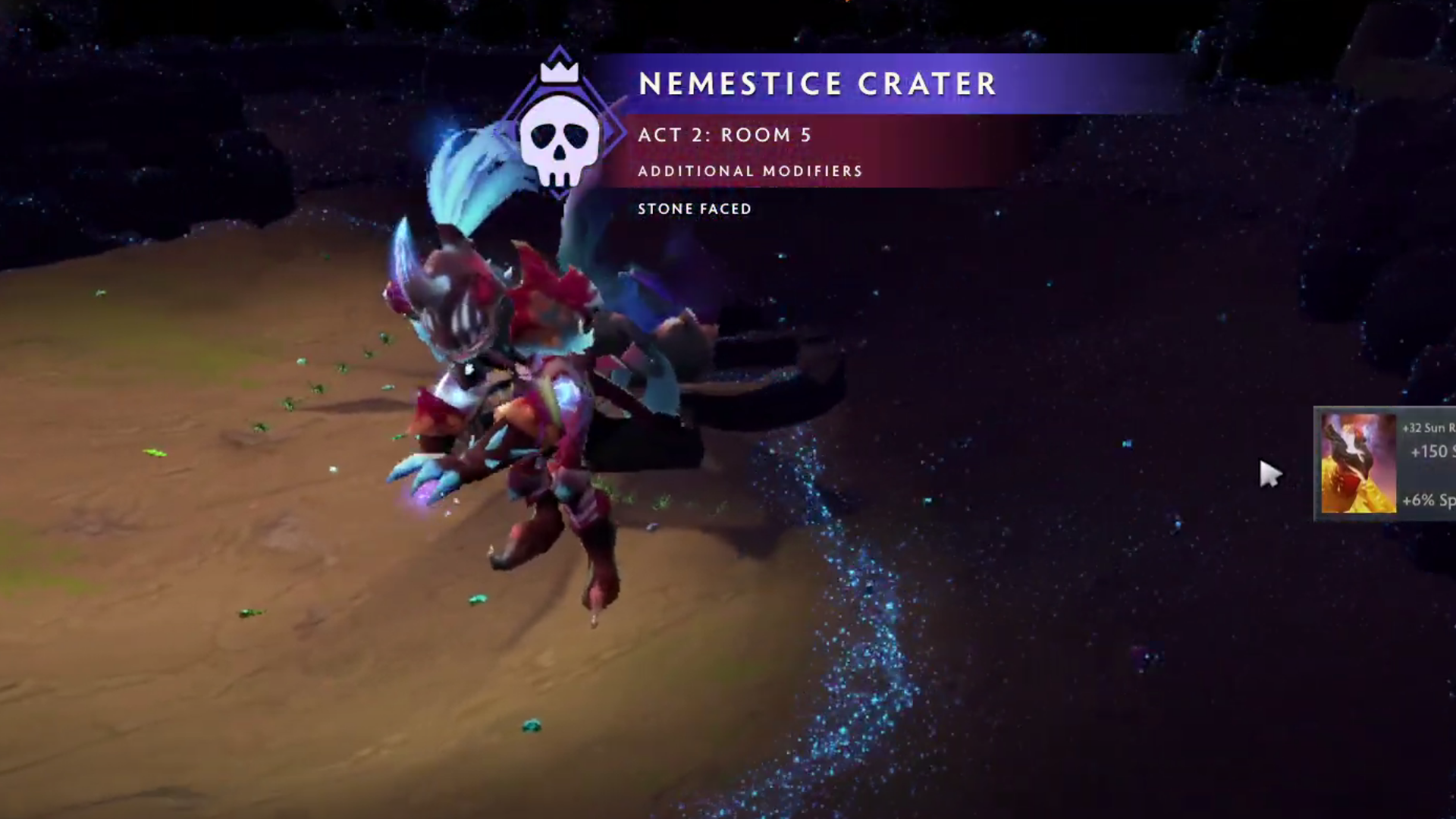Click the Stone Faced modifier label
This screenshot has height=819, width=1456.
[694, 209]
